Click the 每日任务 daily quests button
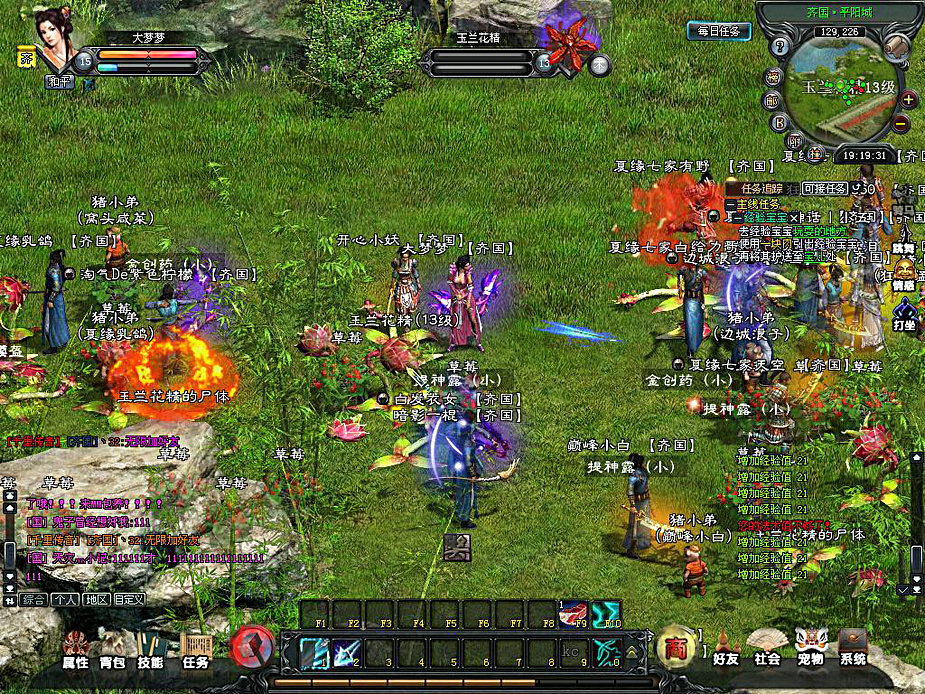Image resolution: width=925 pixels, height=694 pixels. [x=719, y=31]
